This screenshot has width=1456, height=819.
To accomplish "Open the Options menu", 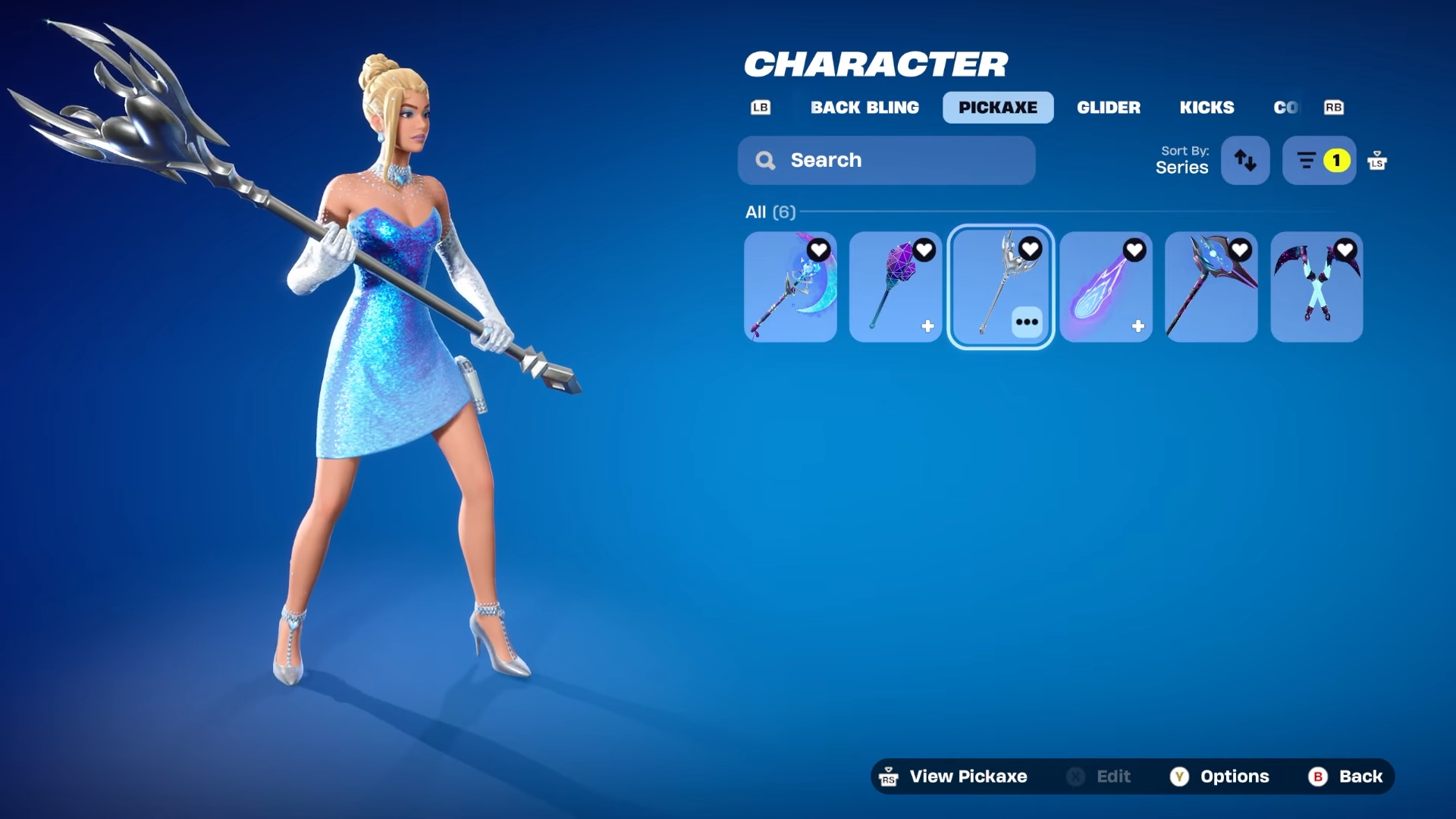I will point(1219,777).
